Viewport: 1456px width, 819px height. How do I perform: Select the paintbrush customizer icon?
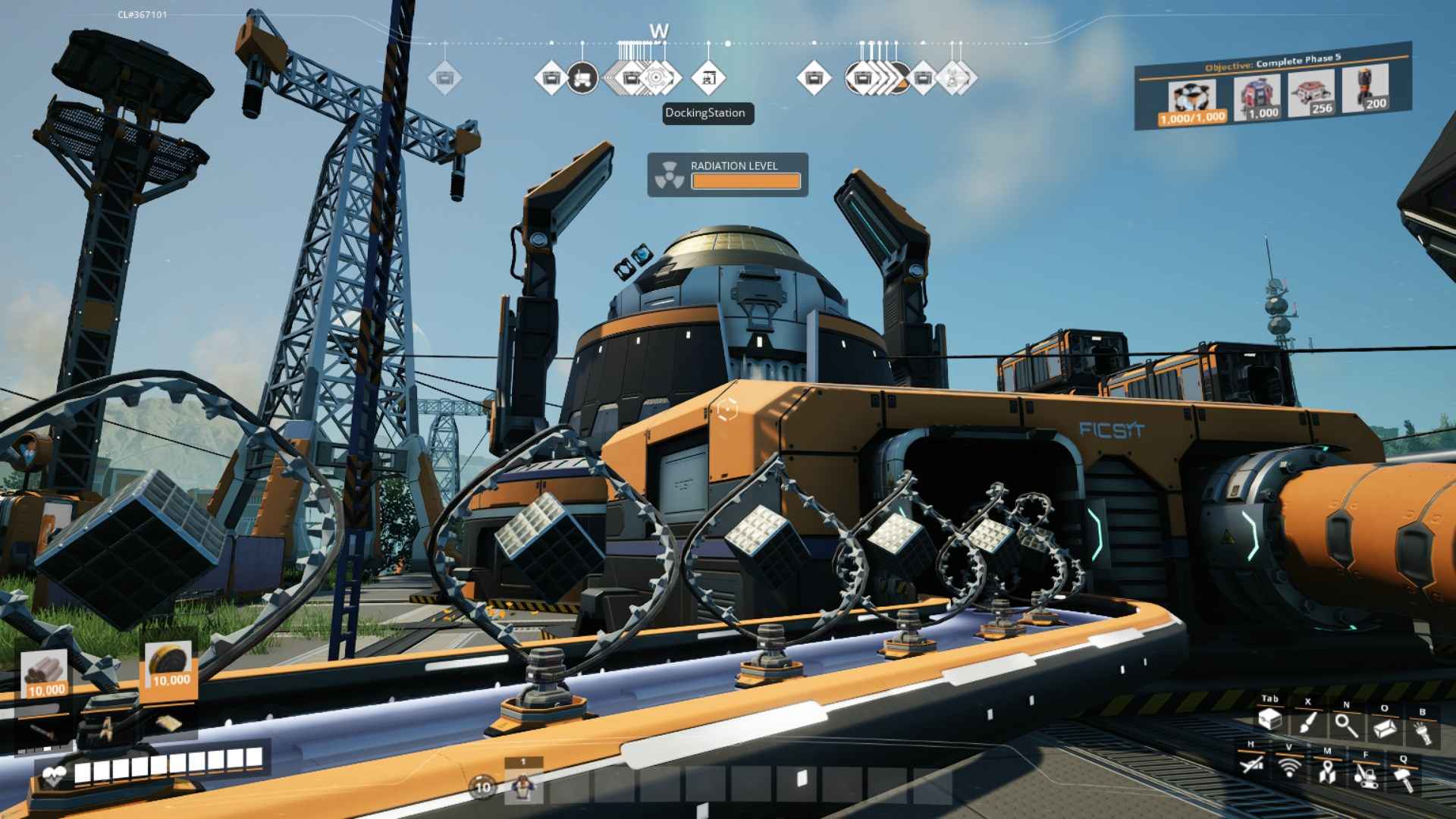tap(1307, 722)
